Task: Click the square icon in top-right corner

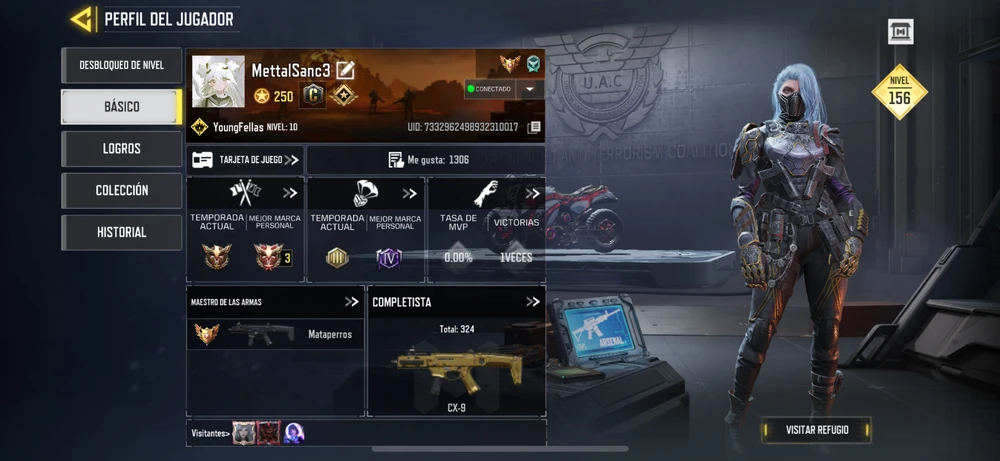Action: (x=900, y=32)
